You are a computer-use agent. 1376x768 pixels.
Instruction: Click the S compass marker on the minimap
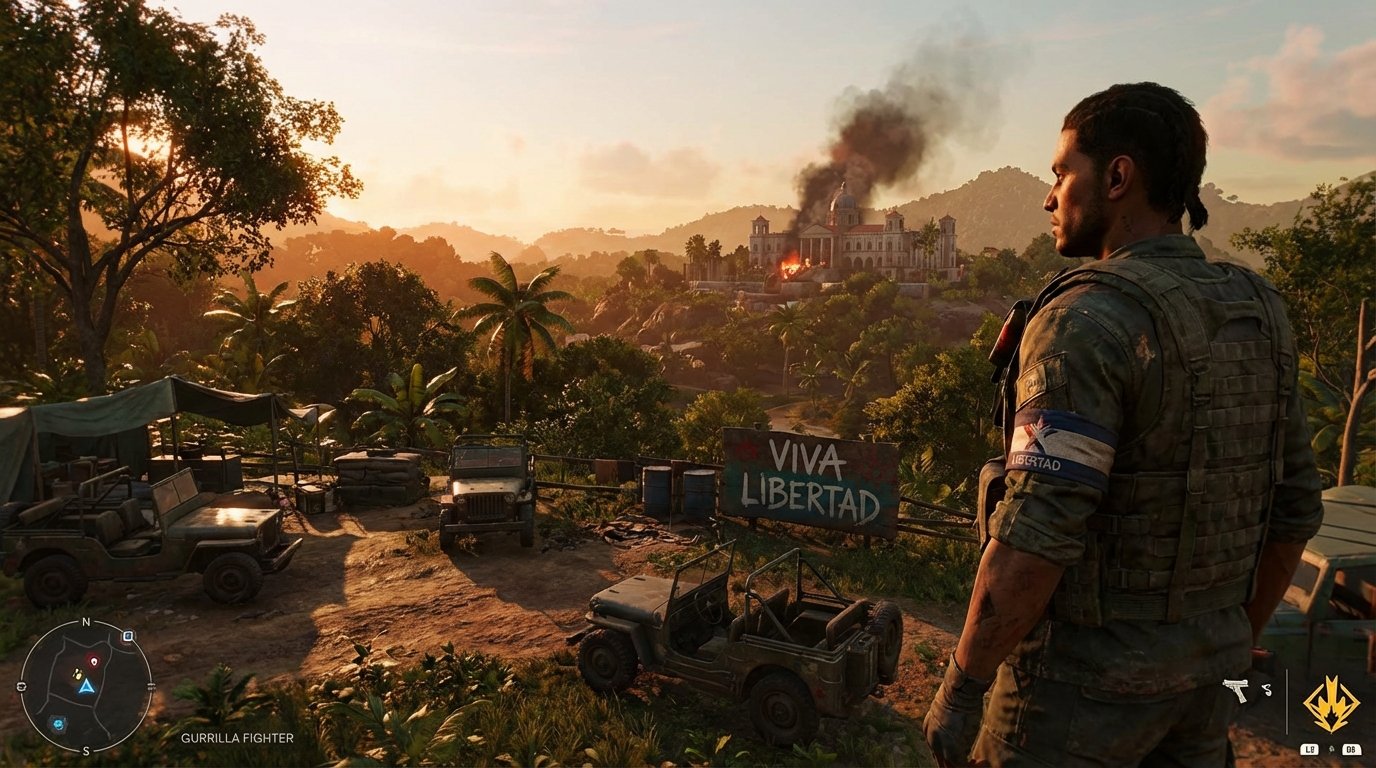tap(86, 750)
